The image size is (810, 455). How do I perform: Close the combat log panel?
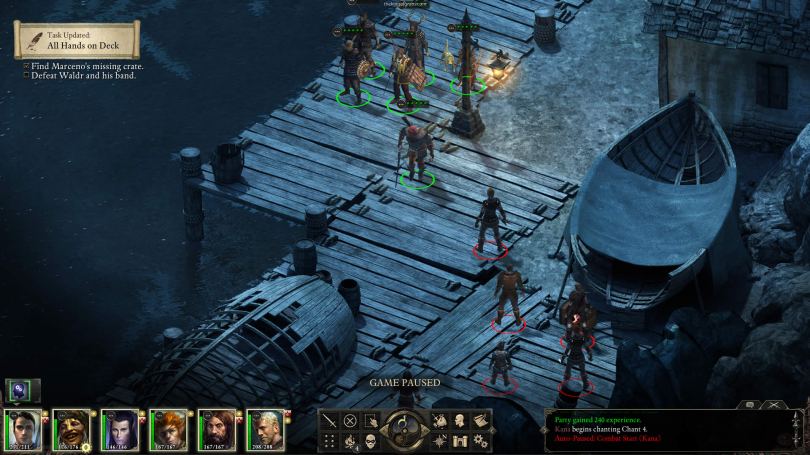click(773, 405)
